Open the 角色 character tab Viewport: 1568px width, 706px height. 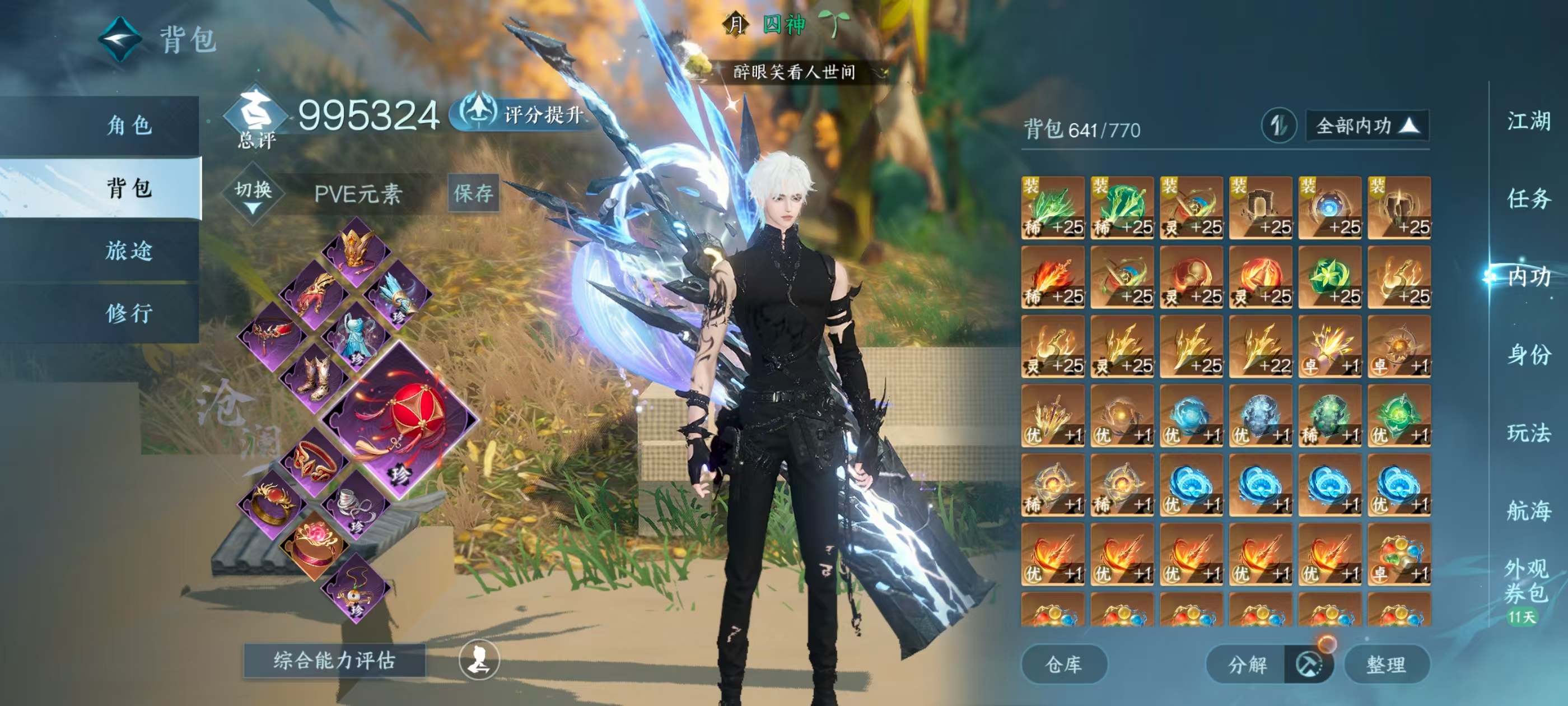(x=129, y=126)
